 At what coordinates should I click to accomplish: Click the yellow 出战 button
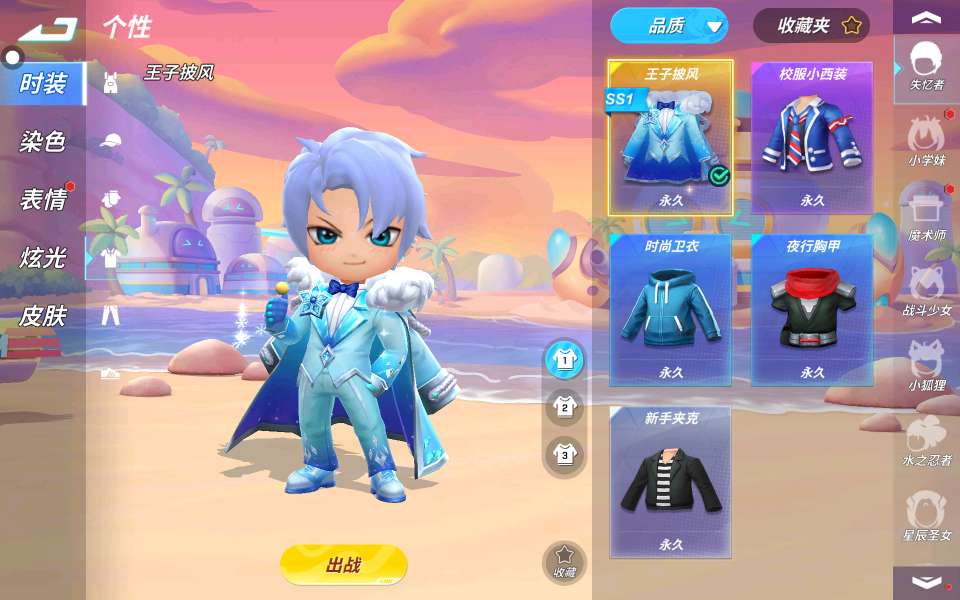pyautogui.click(x=343, y=565)
